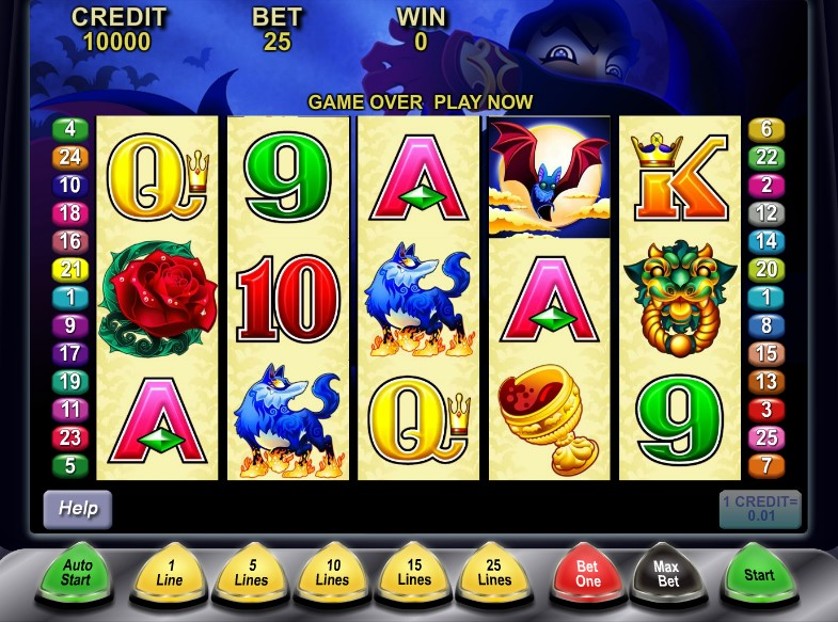Image resolution: width=838 pixels, height=622 pixels.
Task: Set play to 10 Lines
Action: click(333, 575)
